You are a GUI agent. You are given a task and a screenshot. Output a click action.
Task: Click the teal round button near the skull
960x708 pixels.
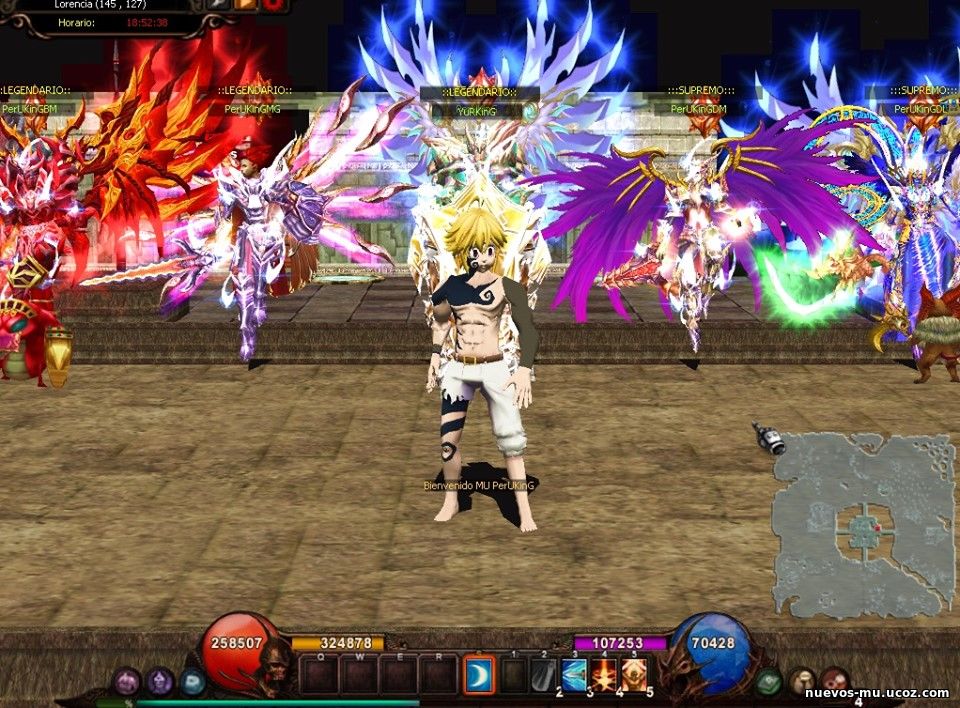pos(193,682)
